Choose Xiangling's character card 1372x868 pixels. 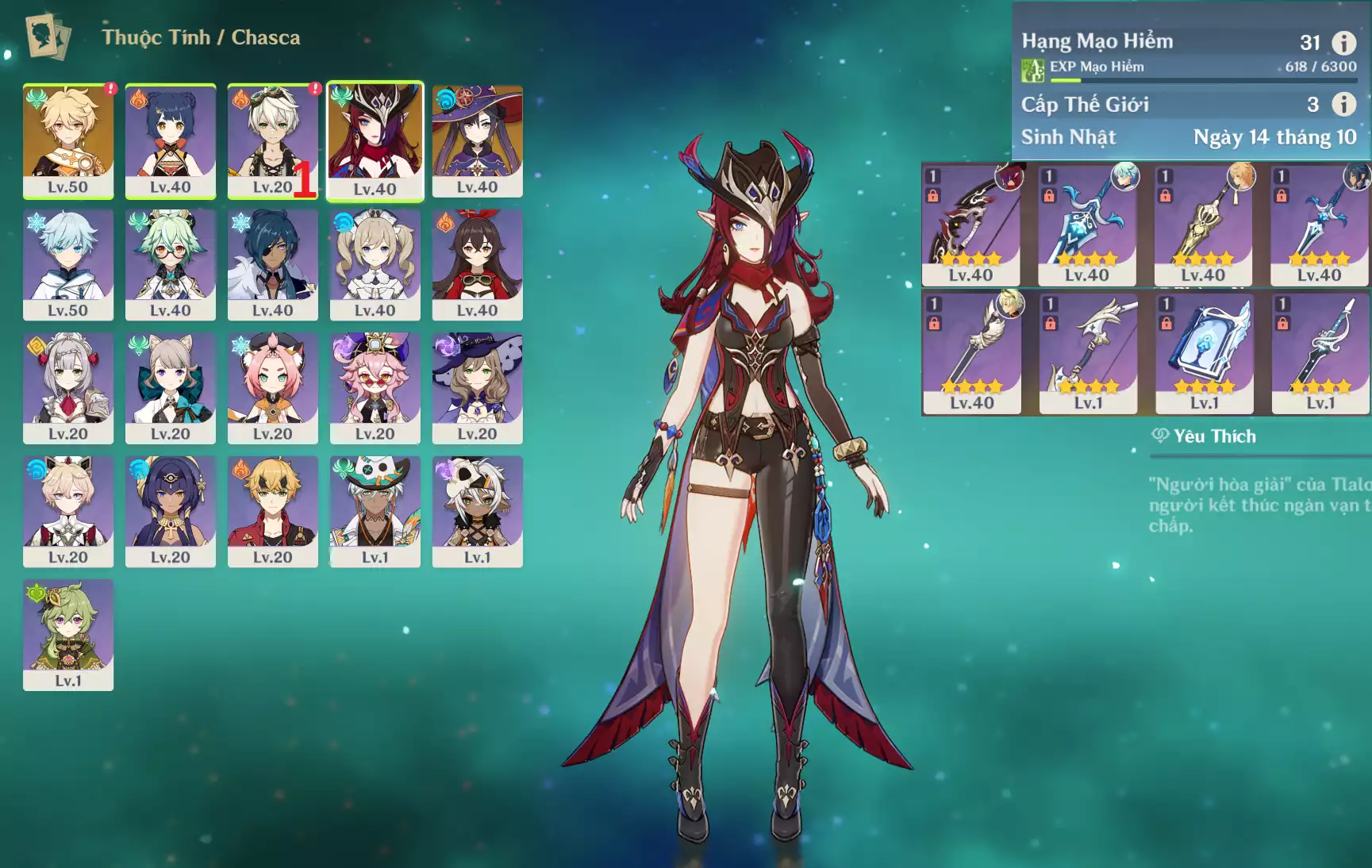(171, 140)
